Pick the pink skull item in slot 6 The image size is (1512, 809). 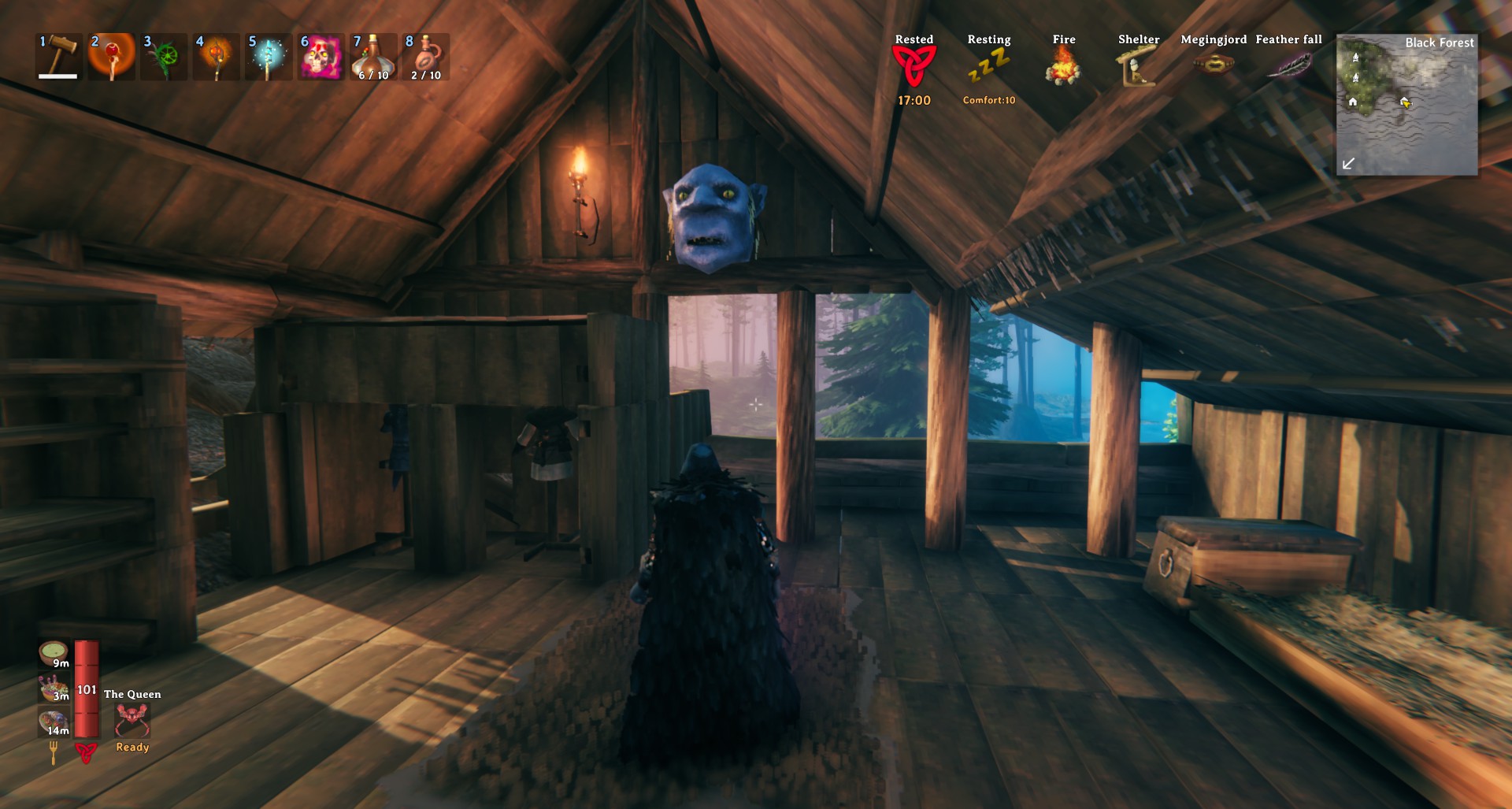pos(321,56)
